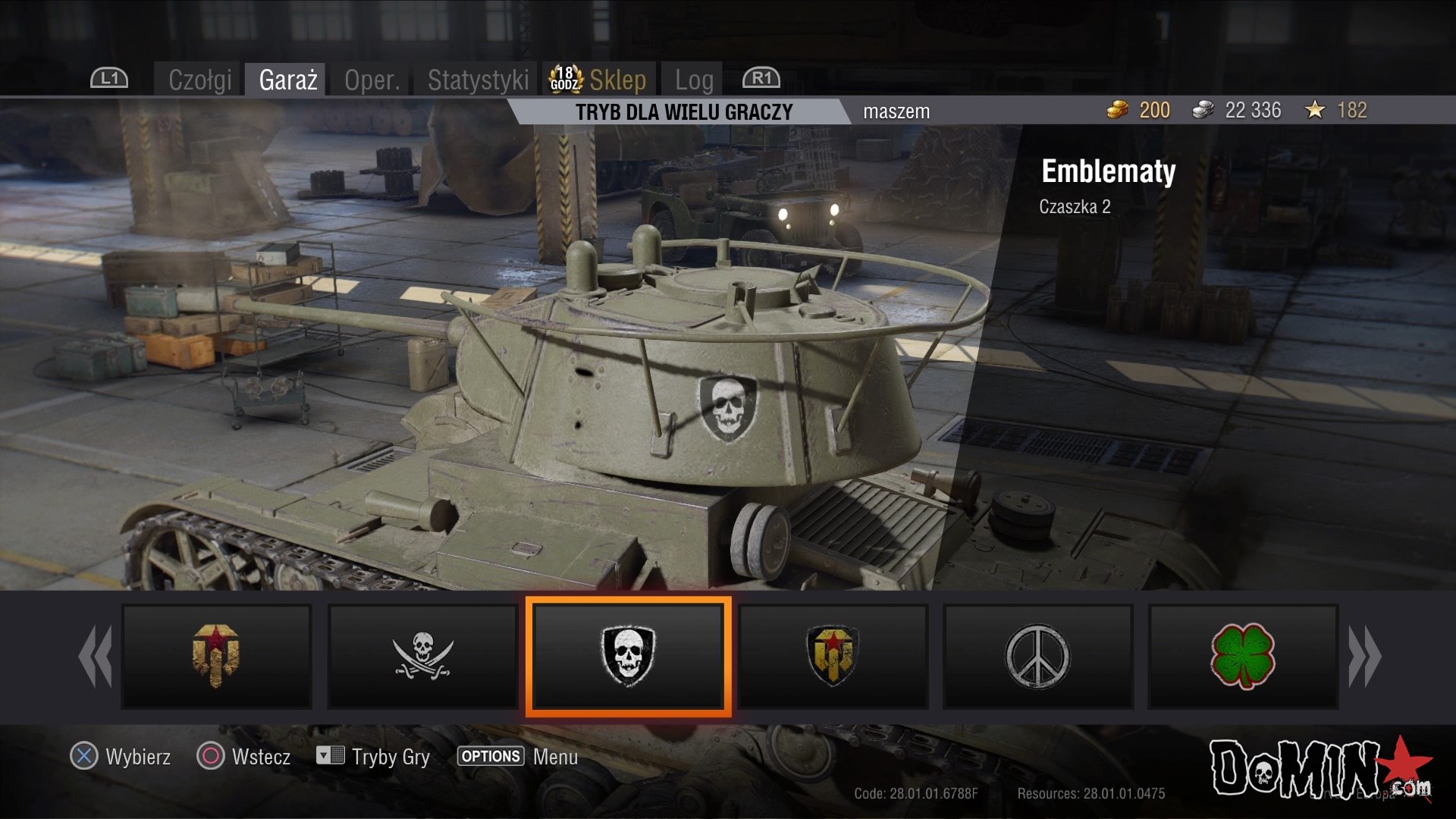Open the Oper. tab
This screenshot has width=1456, height=819.
tap(372, 80)
